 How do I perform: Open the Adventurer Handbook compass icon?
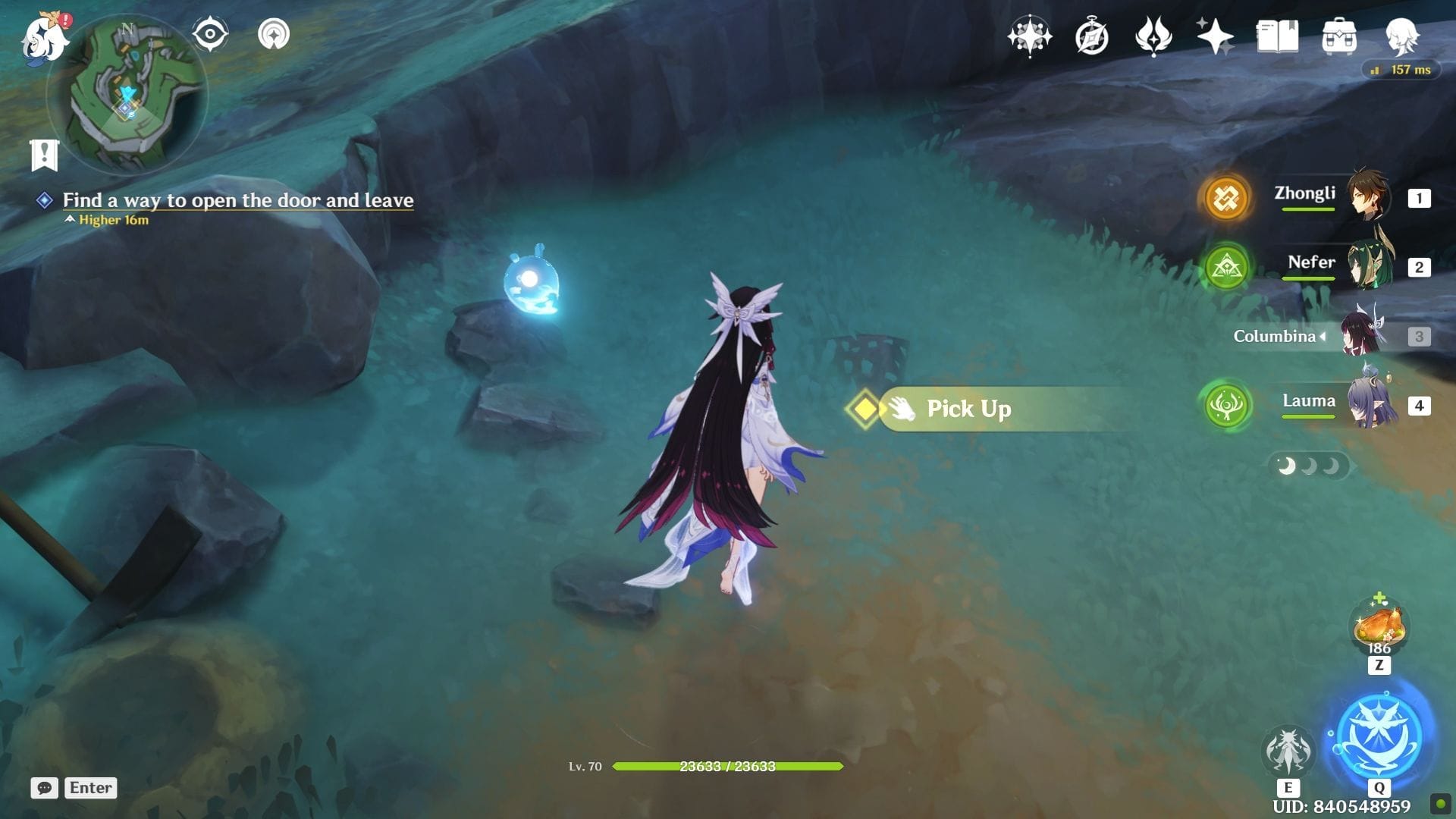(x=1091, y=36)
